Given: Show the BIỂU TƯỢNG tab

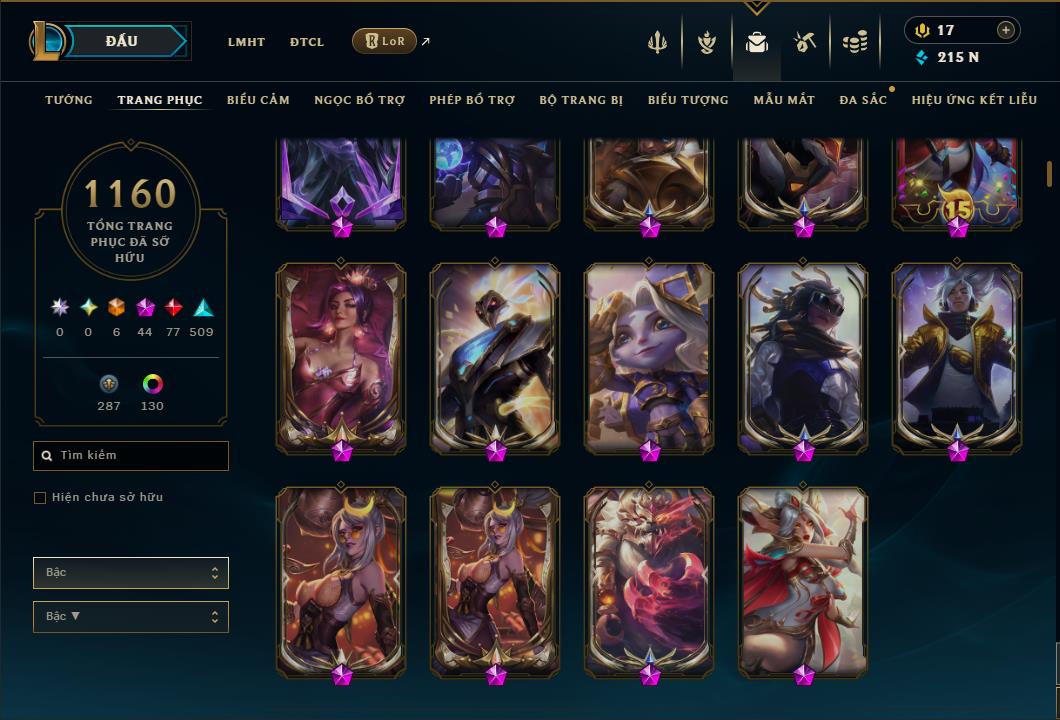Looking at the screenshot, I should [x=688, y=100].
